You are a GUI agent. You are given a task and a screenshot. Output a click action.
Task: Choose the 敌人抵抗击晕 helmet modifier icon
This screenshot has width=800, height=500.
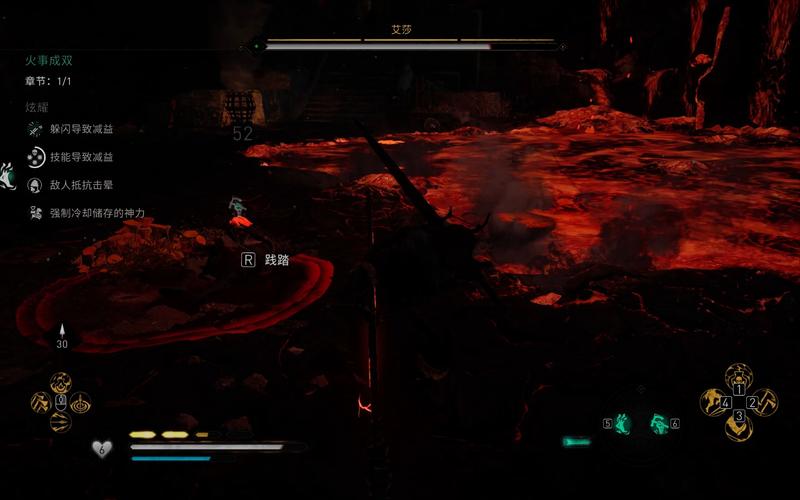35,185
